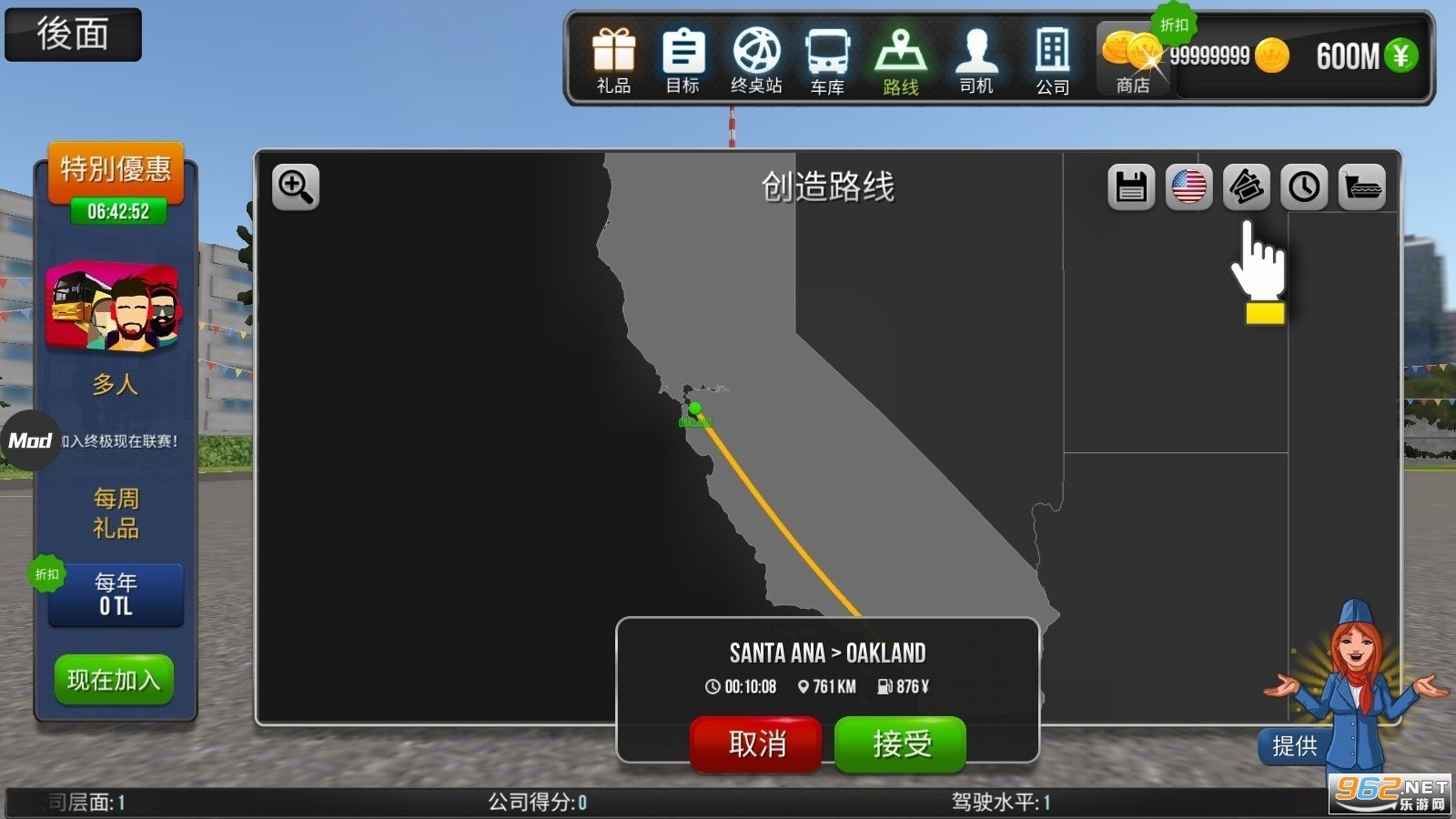
Task: Save the route with the floppy disk icon
Action: tap(1130, 187)
